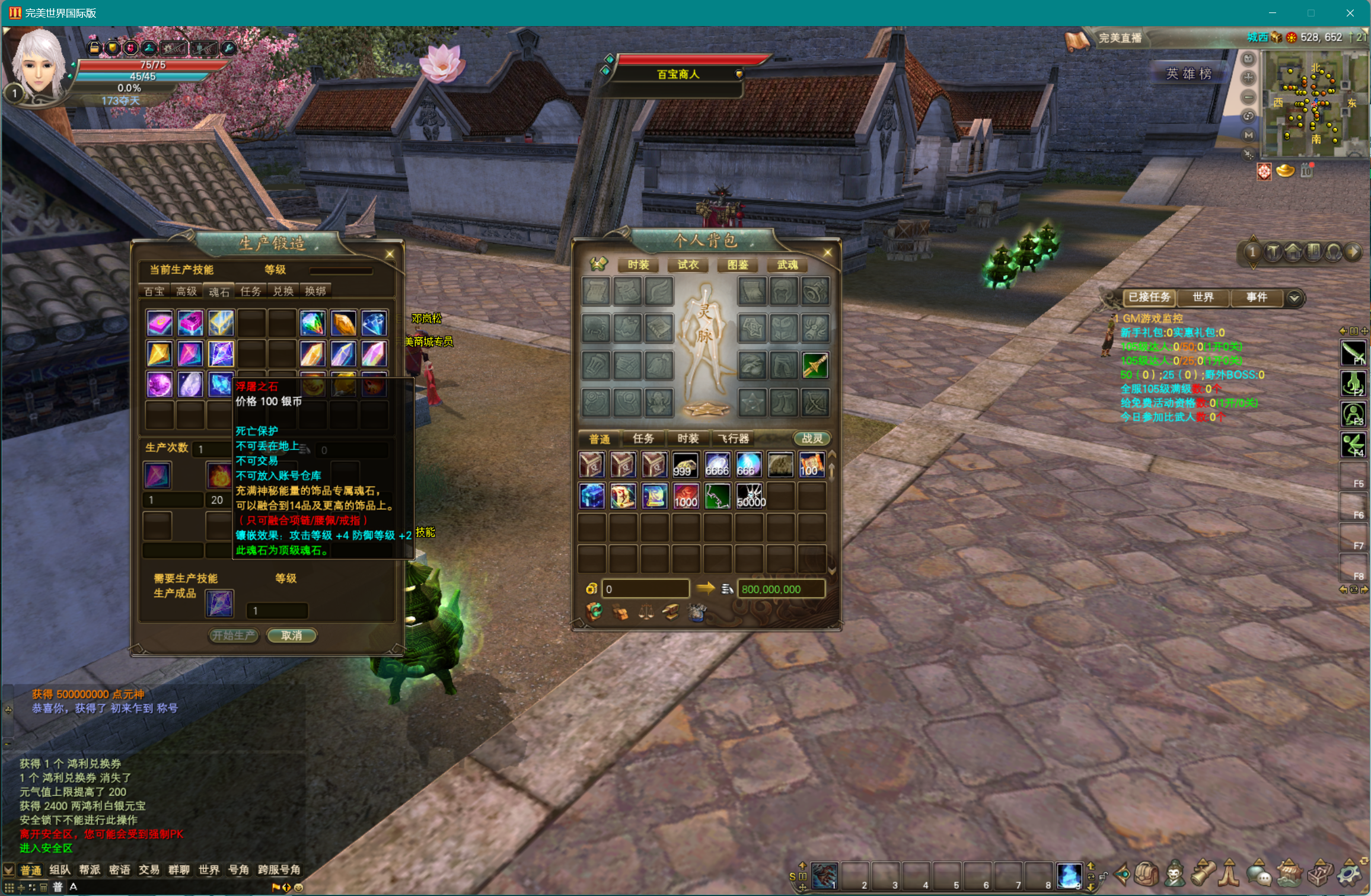Choose the 帮派 guild chat channel

(x=90, y=869)
